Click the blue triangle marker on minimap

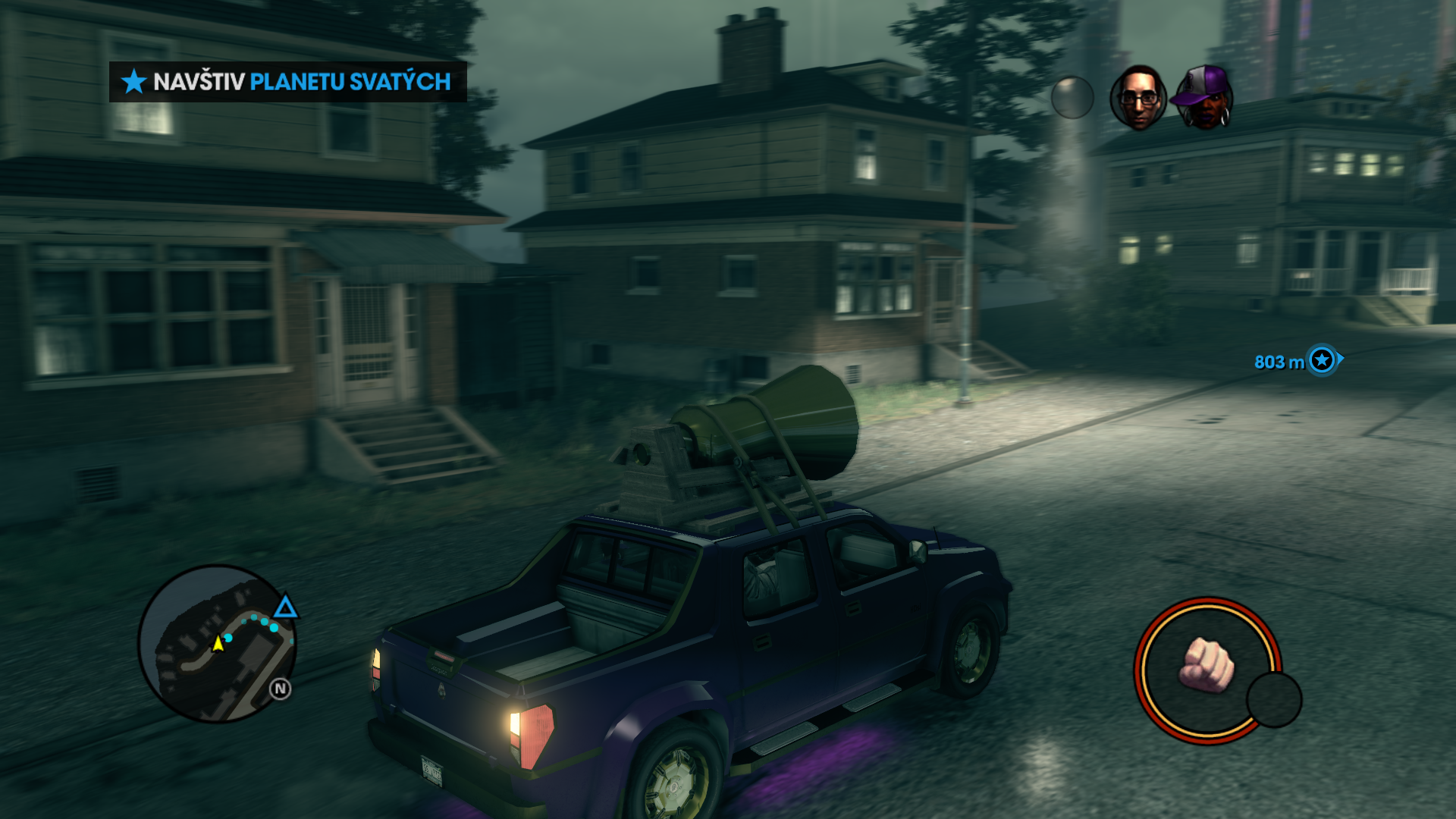pyautogui.click(x=285, y=607)
